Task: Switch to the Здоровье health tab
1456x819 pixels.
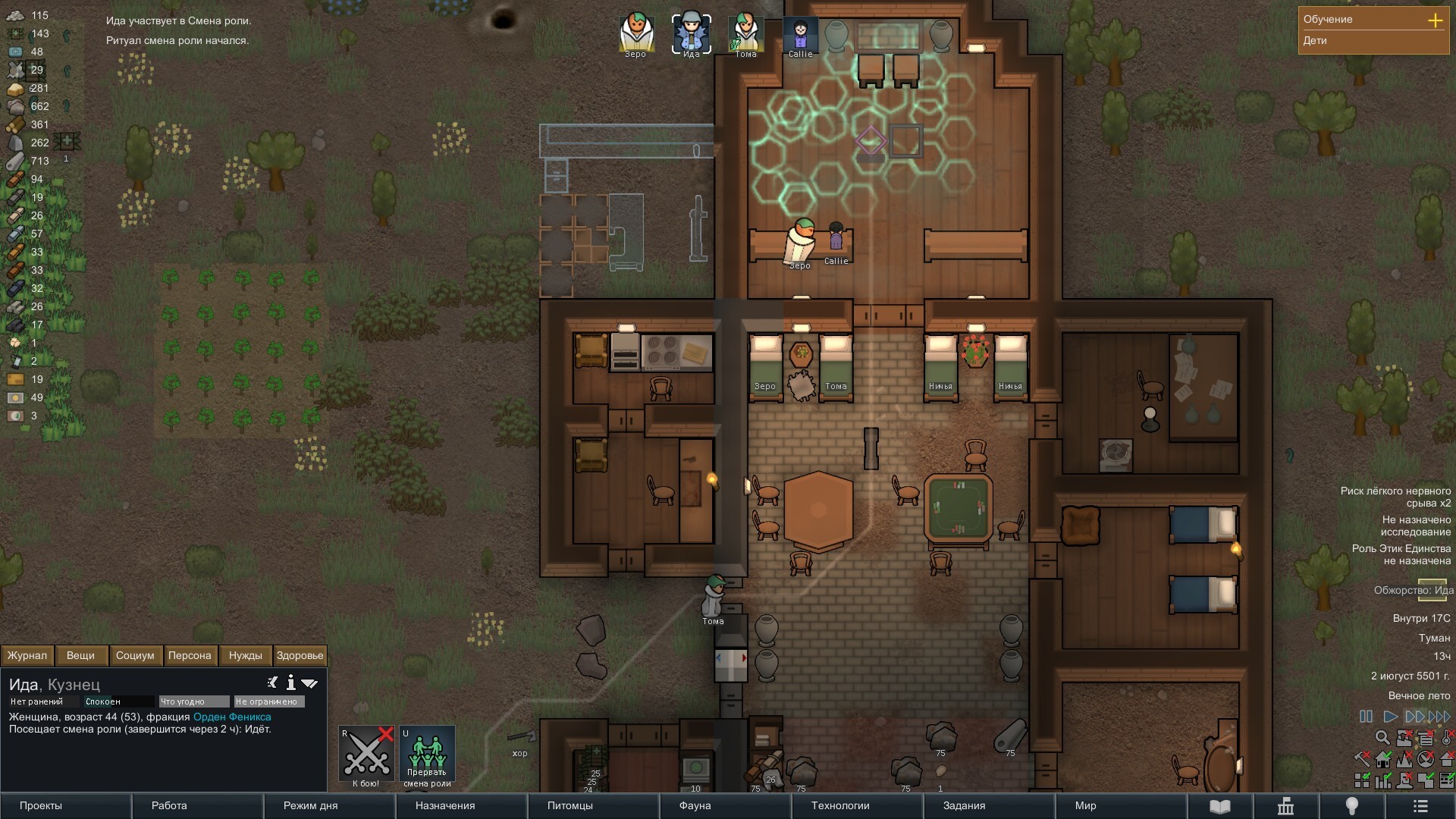Action: coord(300,655)
